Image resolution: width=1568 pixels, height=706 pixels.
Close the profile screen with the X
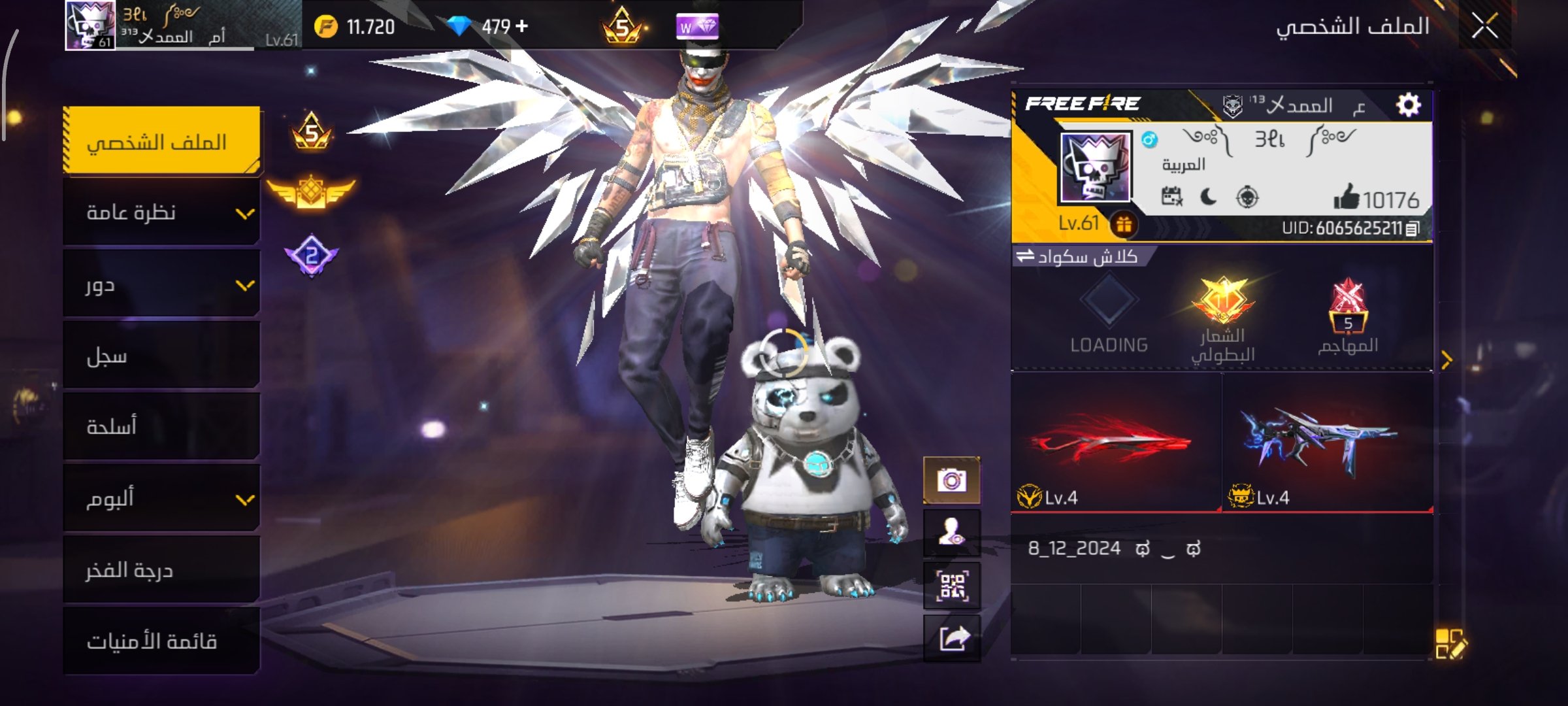(1484, 27)
